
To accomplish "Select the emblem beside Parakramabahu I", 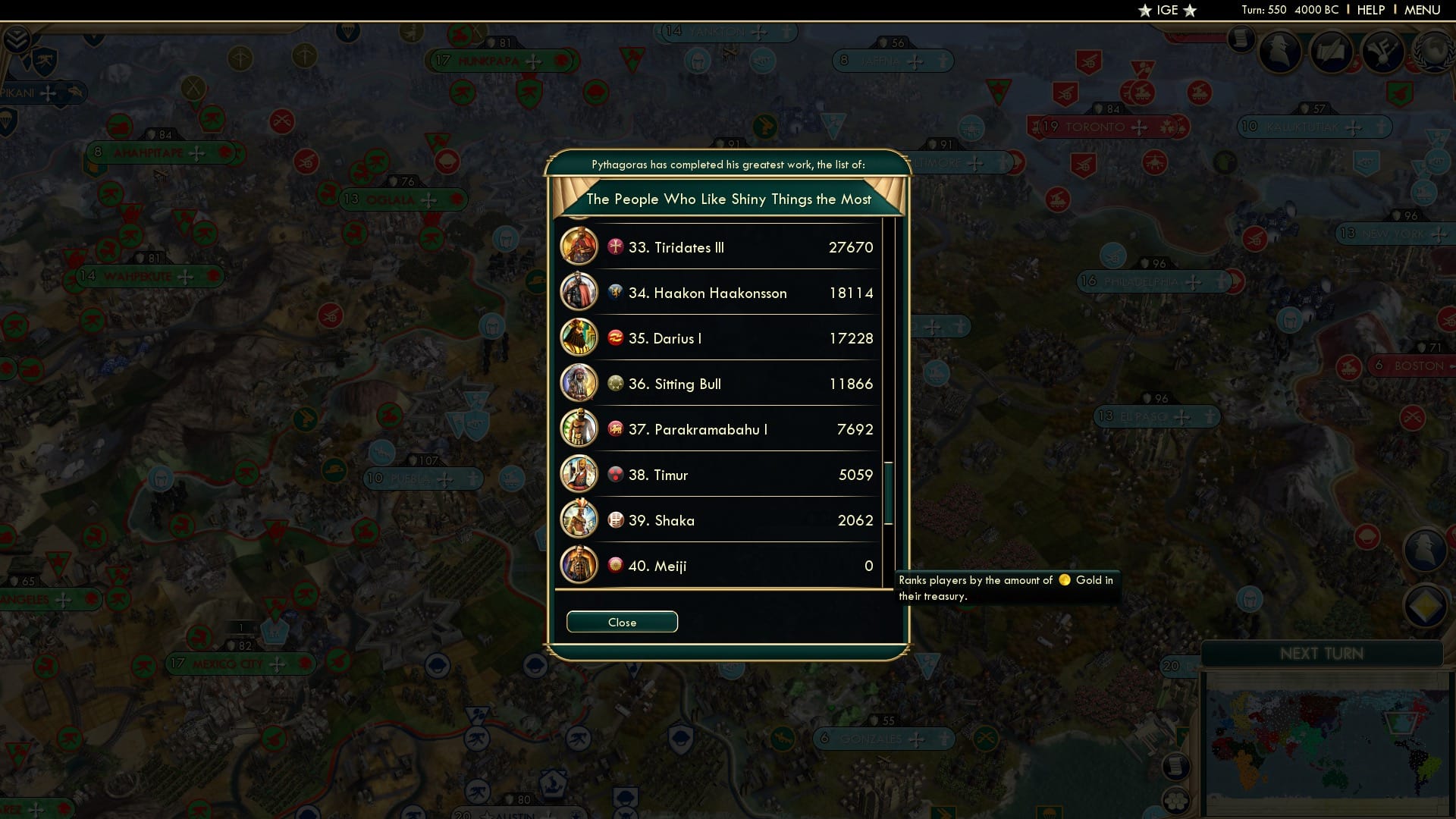I will click(616, 428).
